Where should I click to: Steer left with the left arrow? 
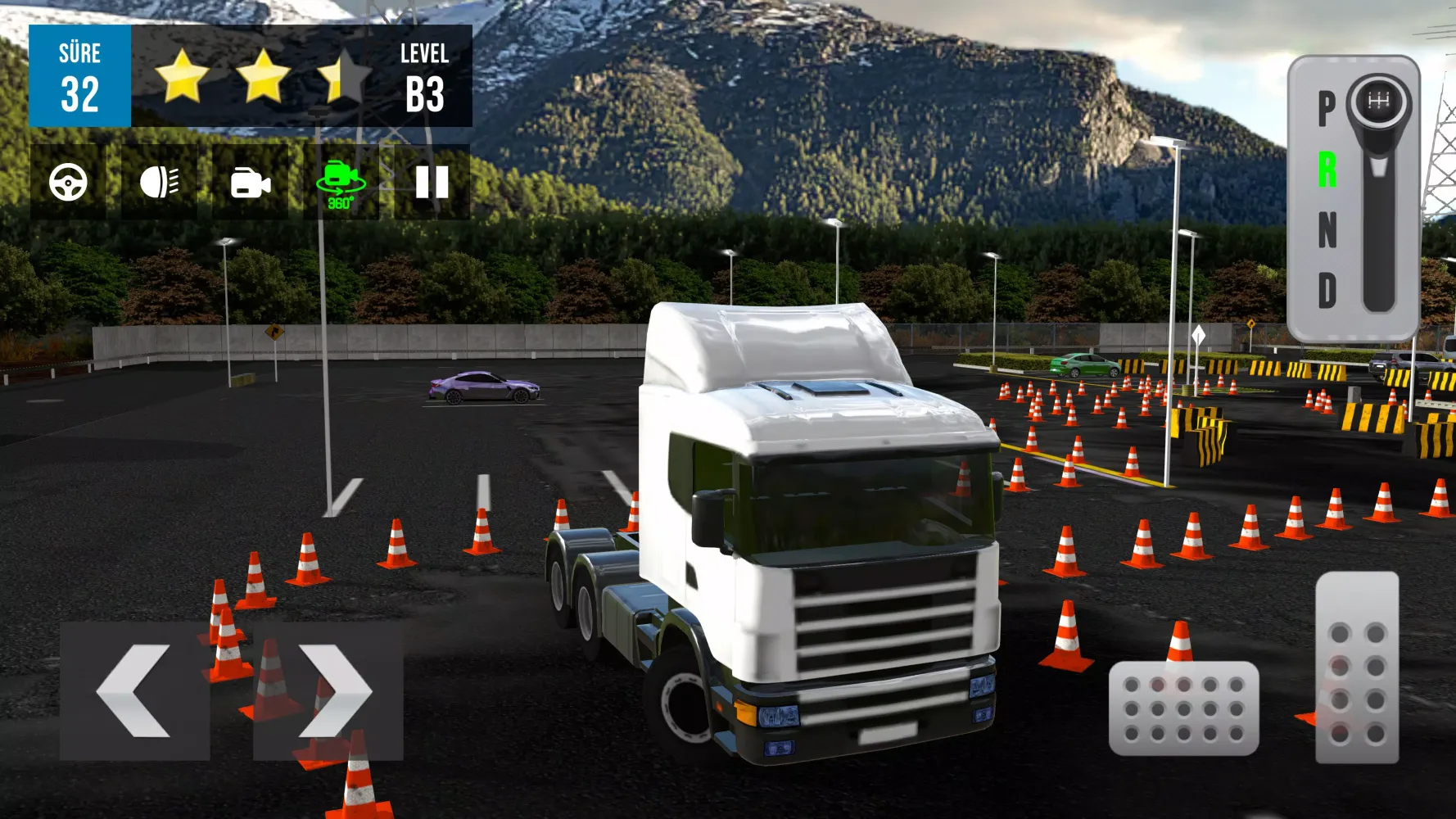[x=135, y=690]
